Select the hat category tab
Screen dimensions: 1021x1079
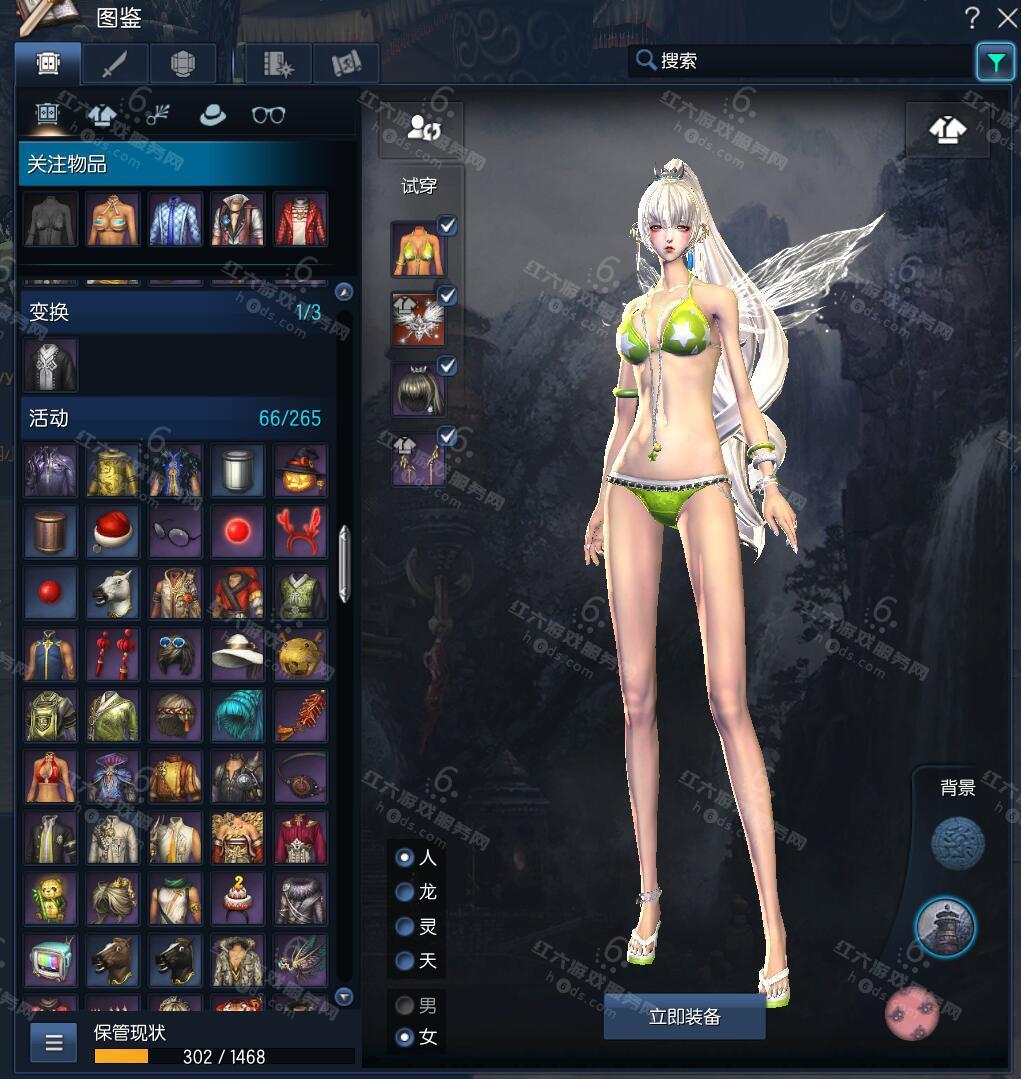pyautogui.click(x=212, y=115)
